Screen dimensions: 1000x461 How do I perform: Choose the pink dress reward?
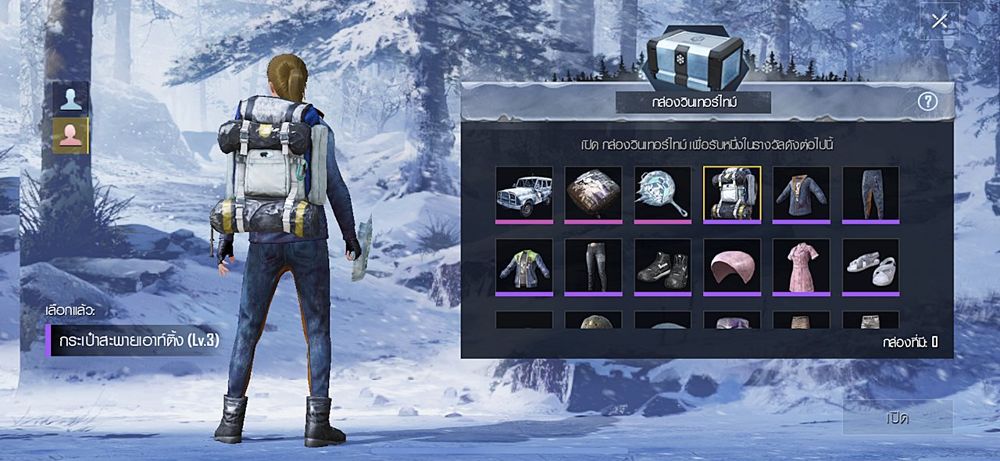click(x=801, y=266)
